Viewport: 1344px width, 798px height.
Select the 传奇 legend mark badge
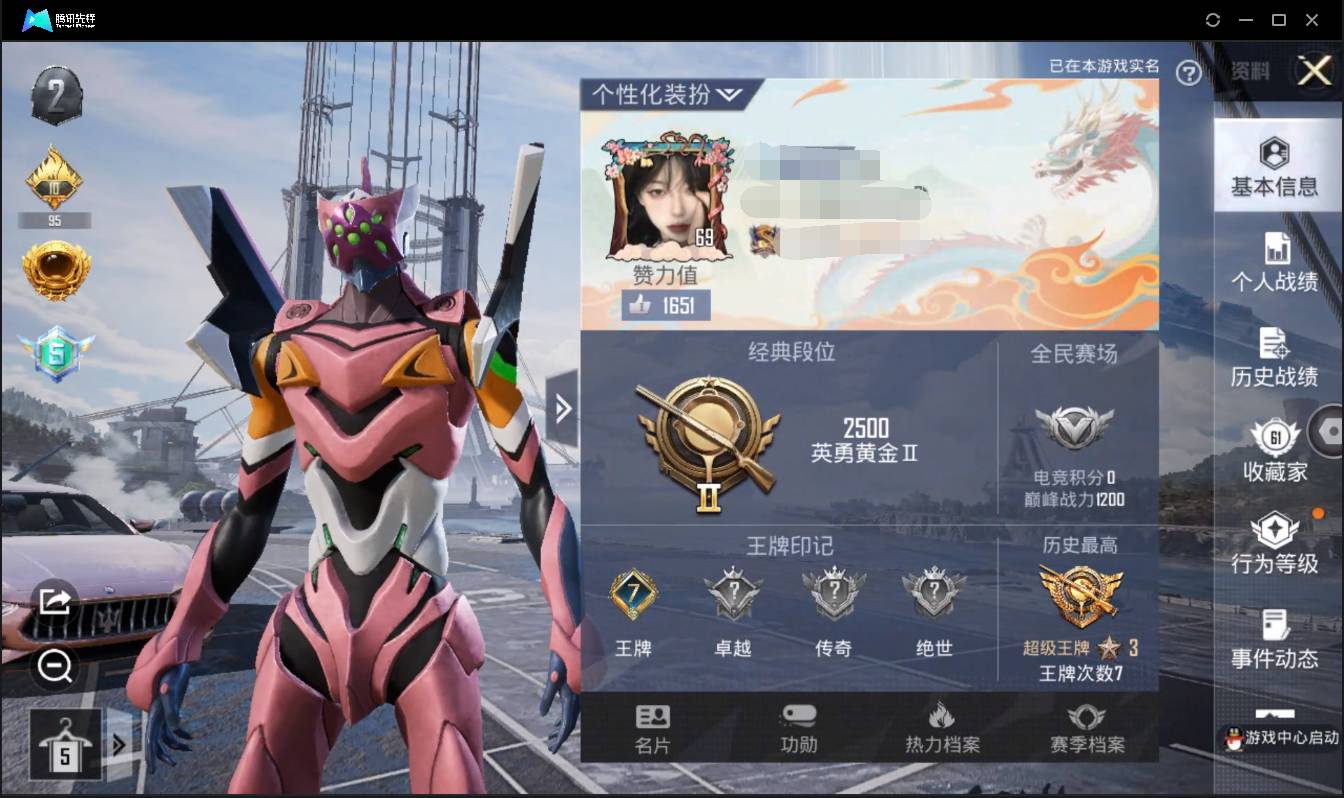click(x=834, y=595)
